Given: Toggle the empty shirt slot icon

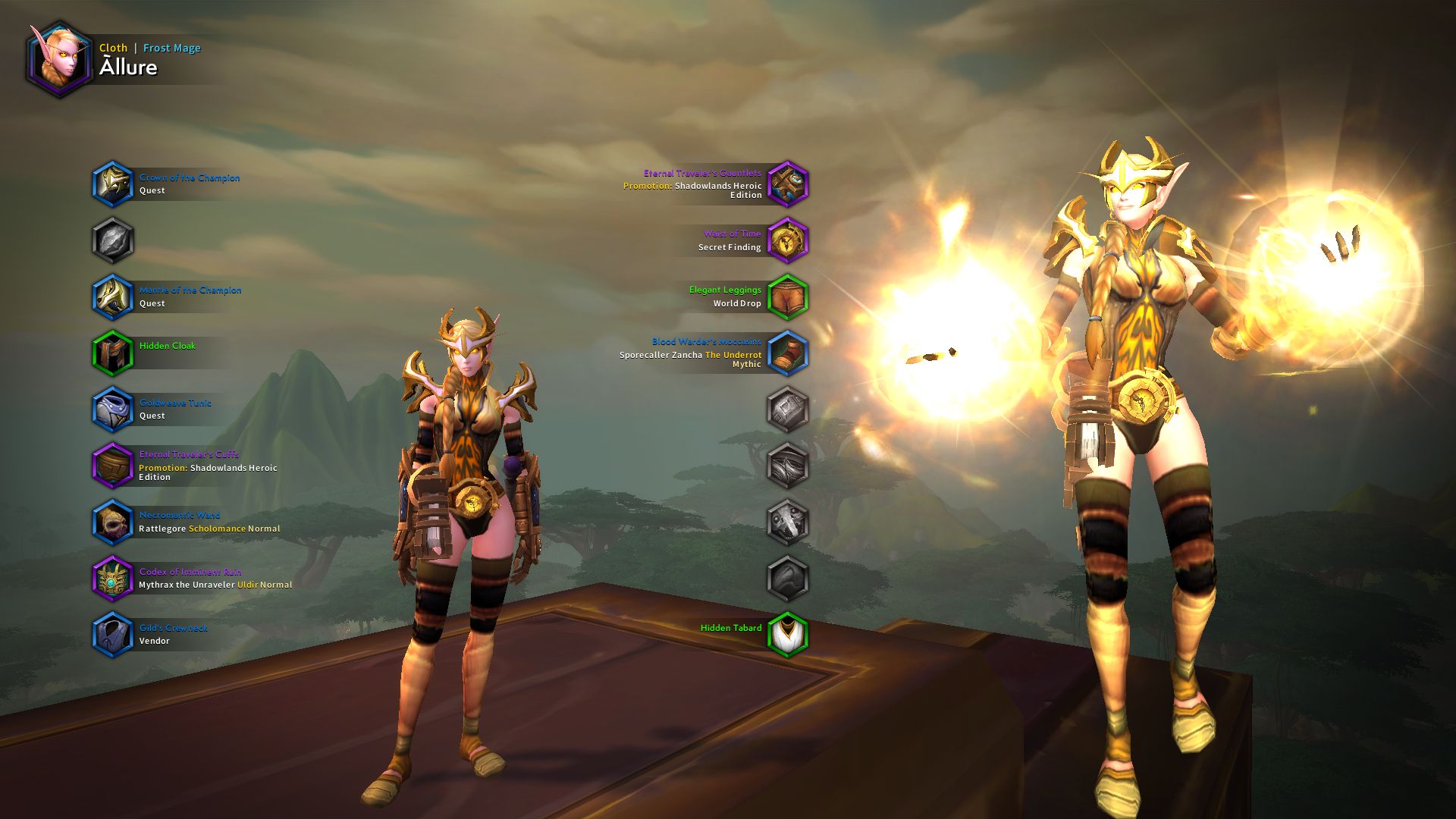Looking at the screenshot, I should (114, 240).
